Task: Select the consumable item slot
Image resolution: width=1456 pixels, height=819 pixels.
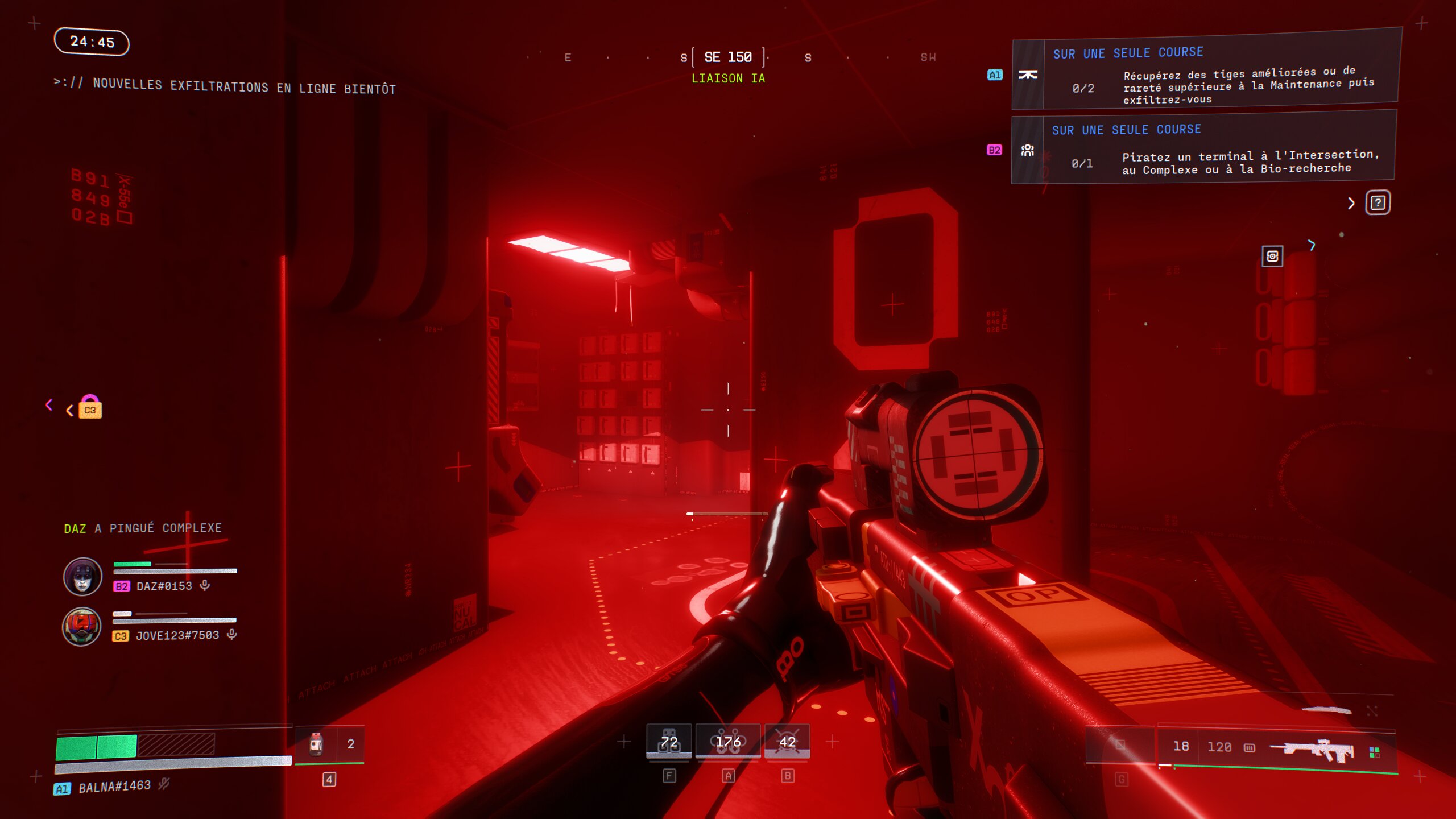Action: coord(330,744)
